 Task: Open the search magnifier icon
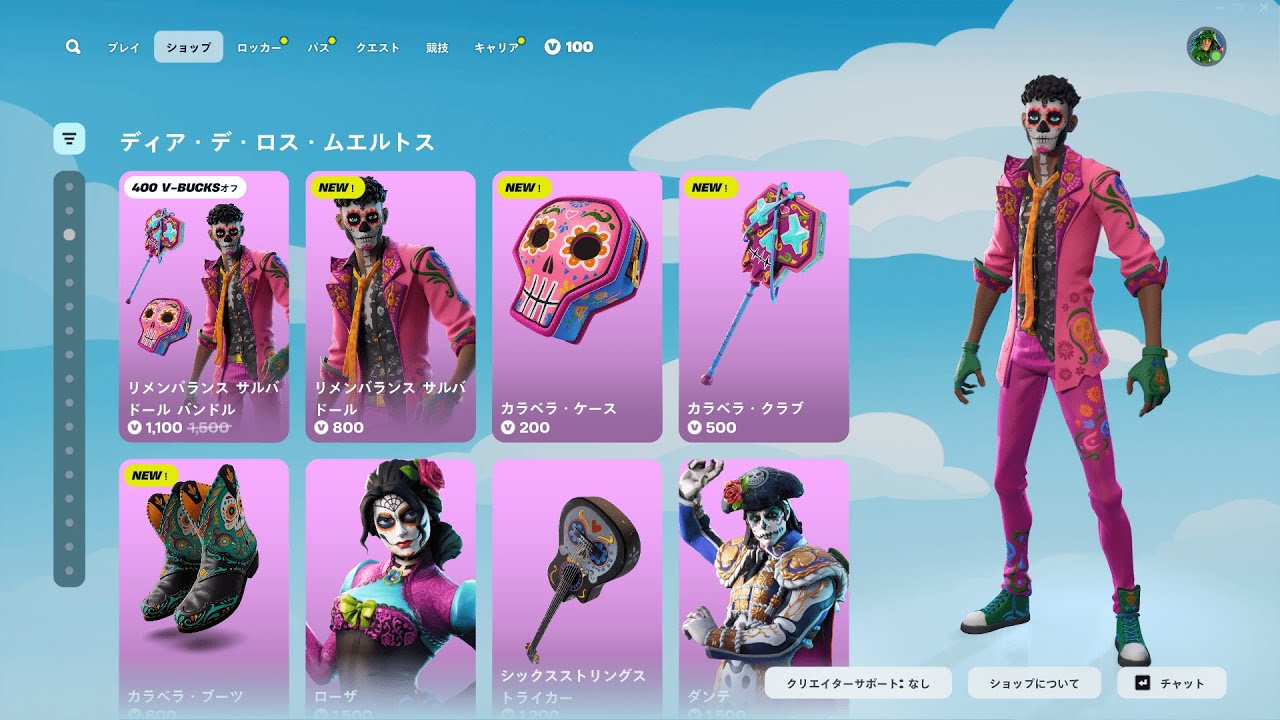73,47
